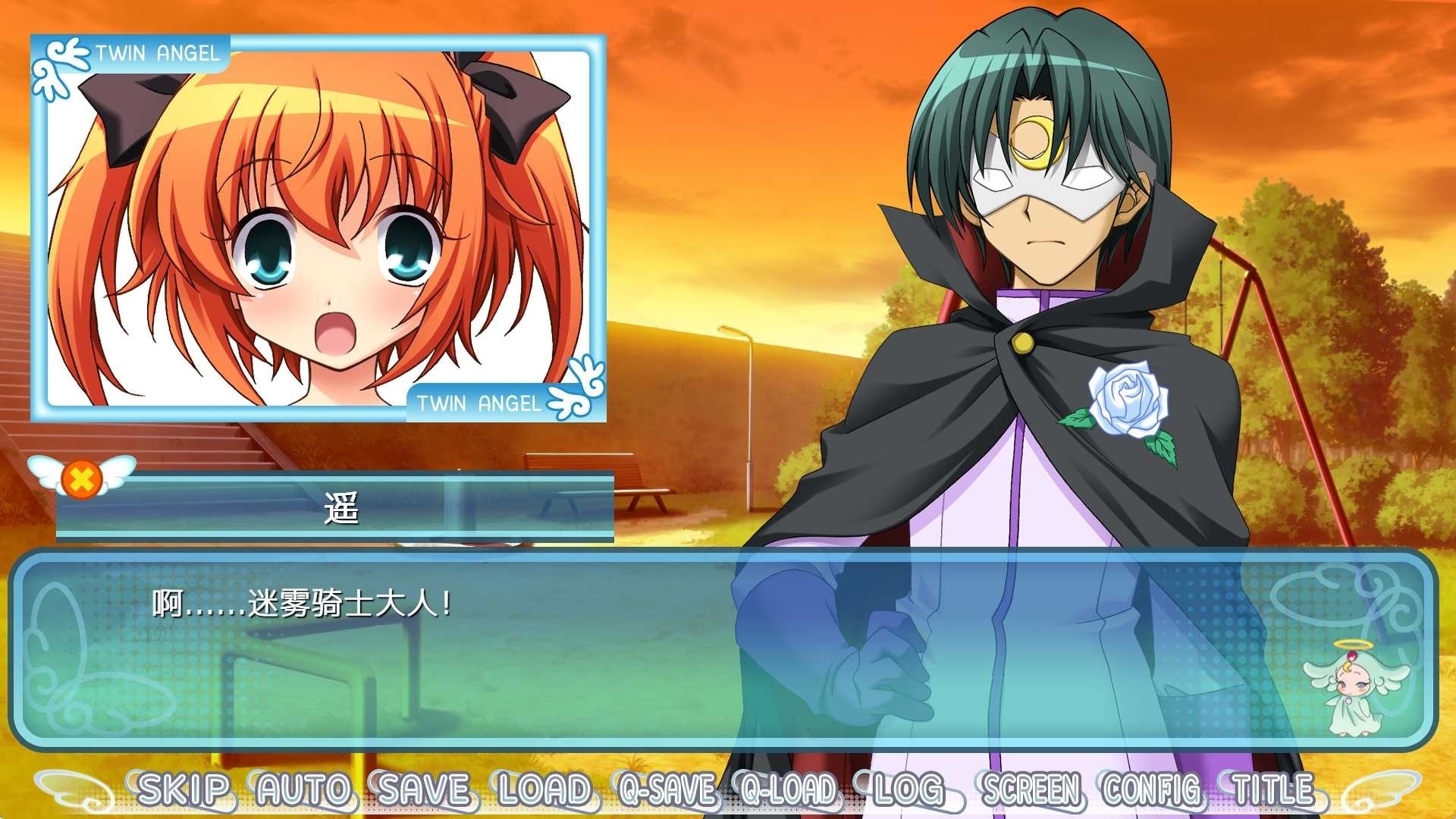Perform a Q-SAVE quick save
This screenshot has height=819, width=1456.
pyautogui.click(x=667, y=790)
